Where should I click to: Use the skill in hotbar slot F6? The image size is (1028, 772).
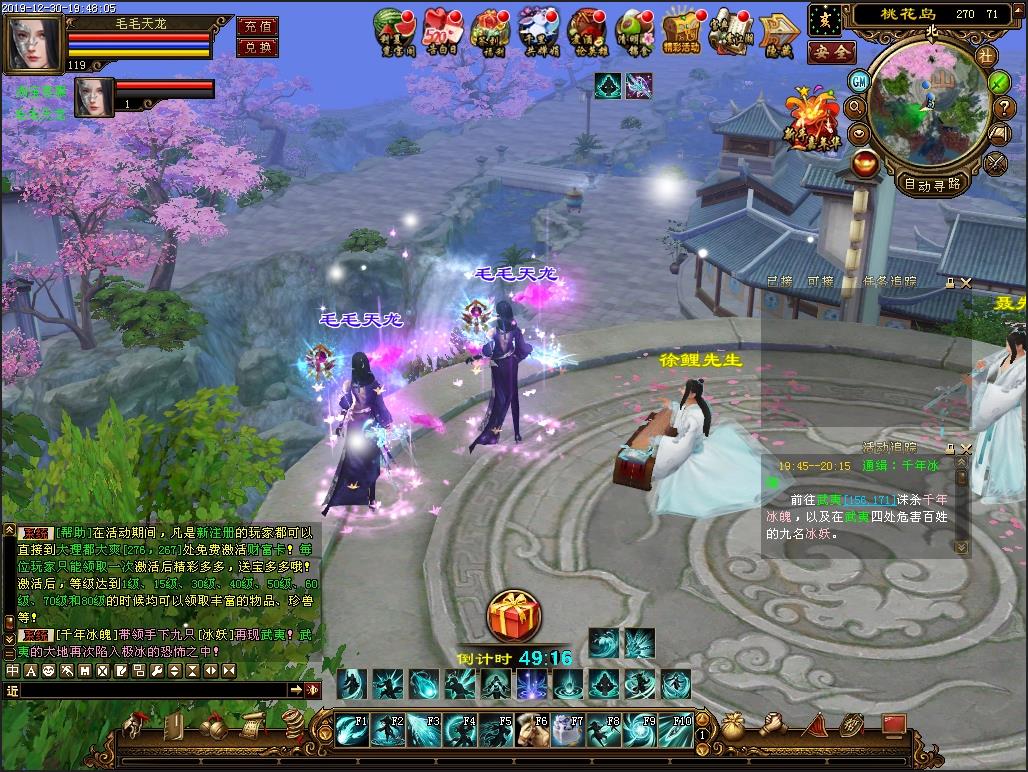coord(531,729)
